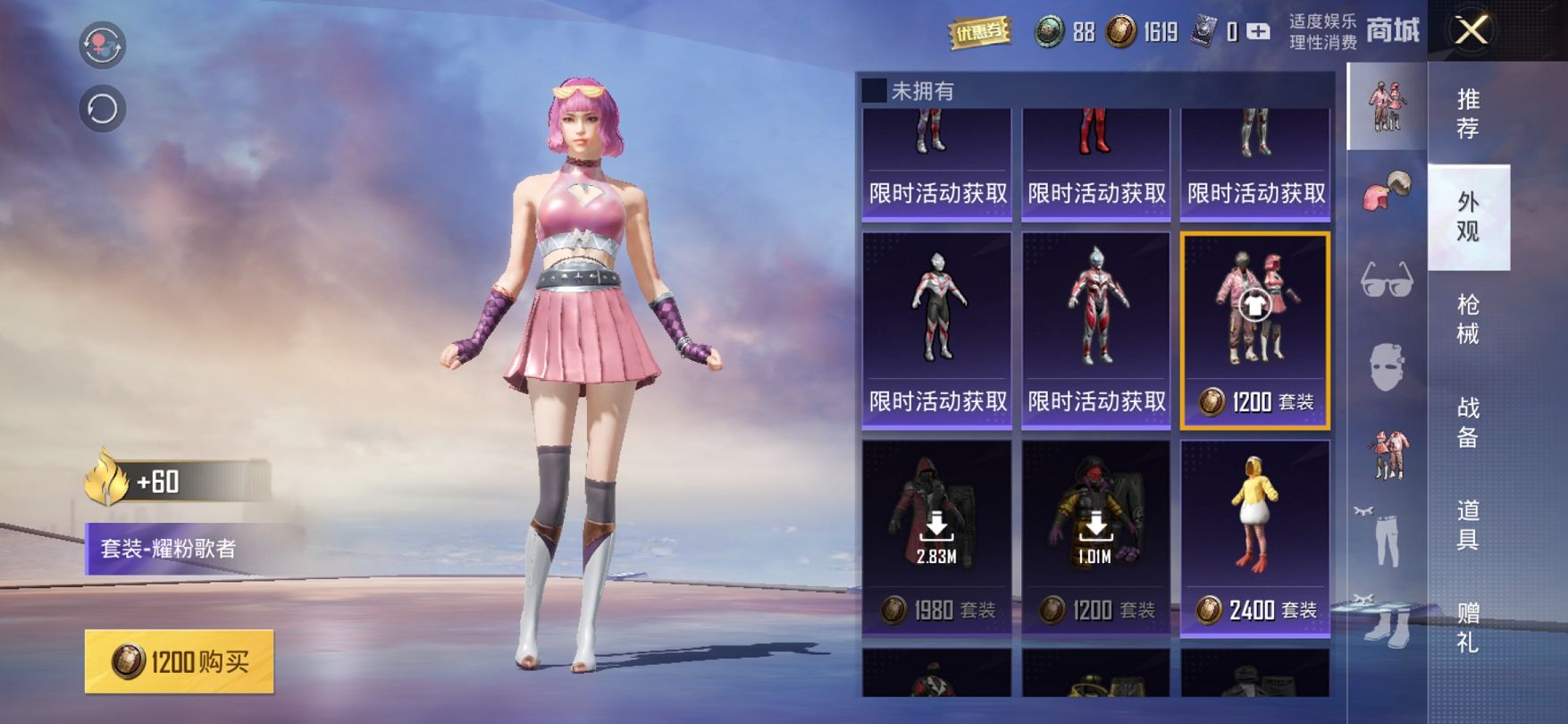Select the pink couple outfit priced 1200
Viewport: 1568px width, 724px height.
pyautogui.click(x=1255, y=330)
